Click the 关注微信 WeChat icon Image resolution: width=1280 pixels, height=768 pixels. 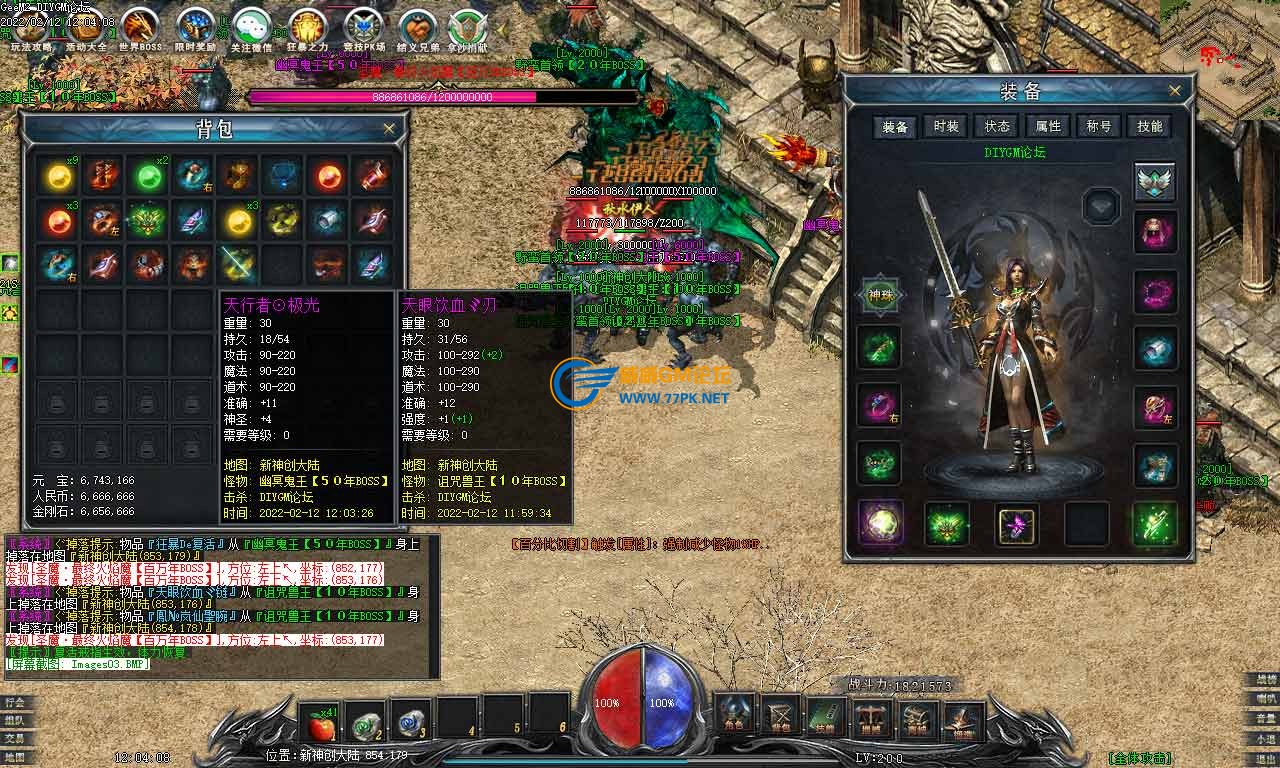[251, 27]
